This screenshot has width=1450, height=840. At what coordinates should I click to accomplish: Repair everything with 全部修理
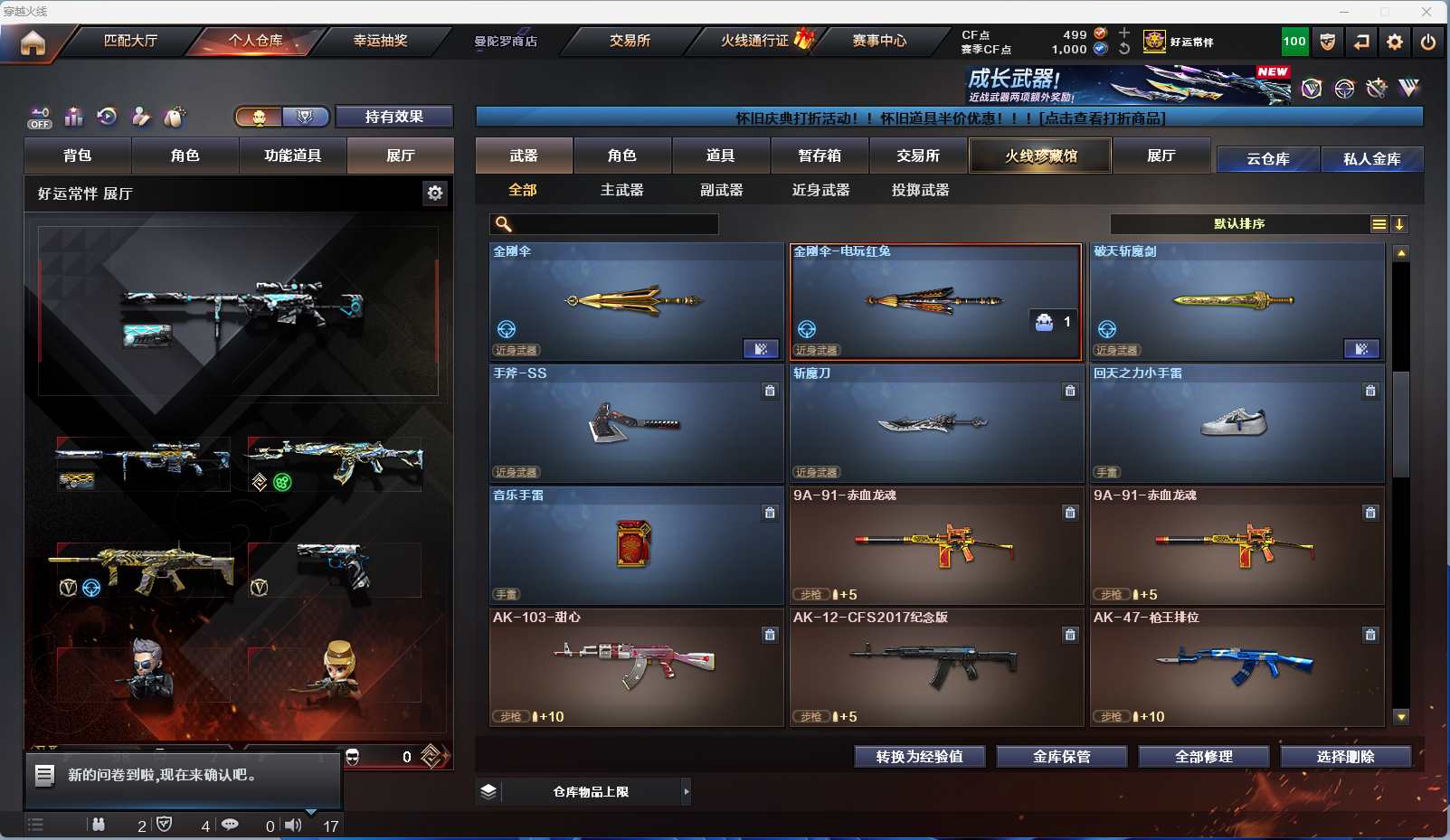(1203, 757)
